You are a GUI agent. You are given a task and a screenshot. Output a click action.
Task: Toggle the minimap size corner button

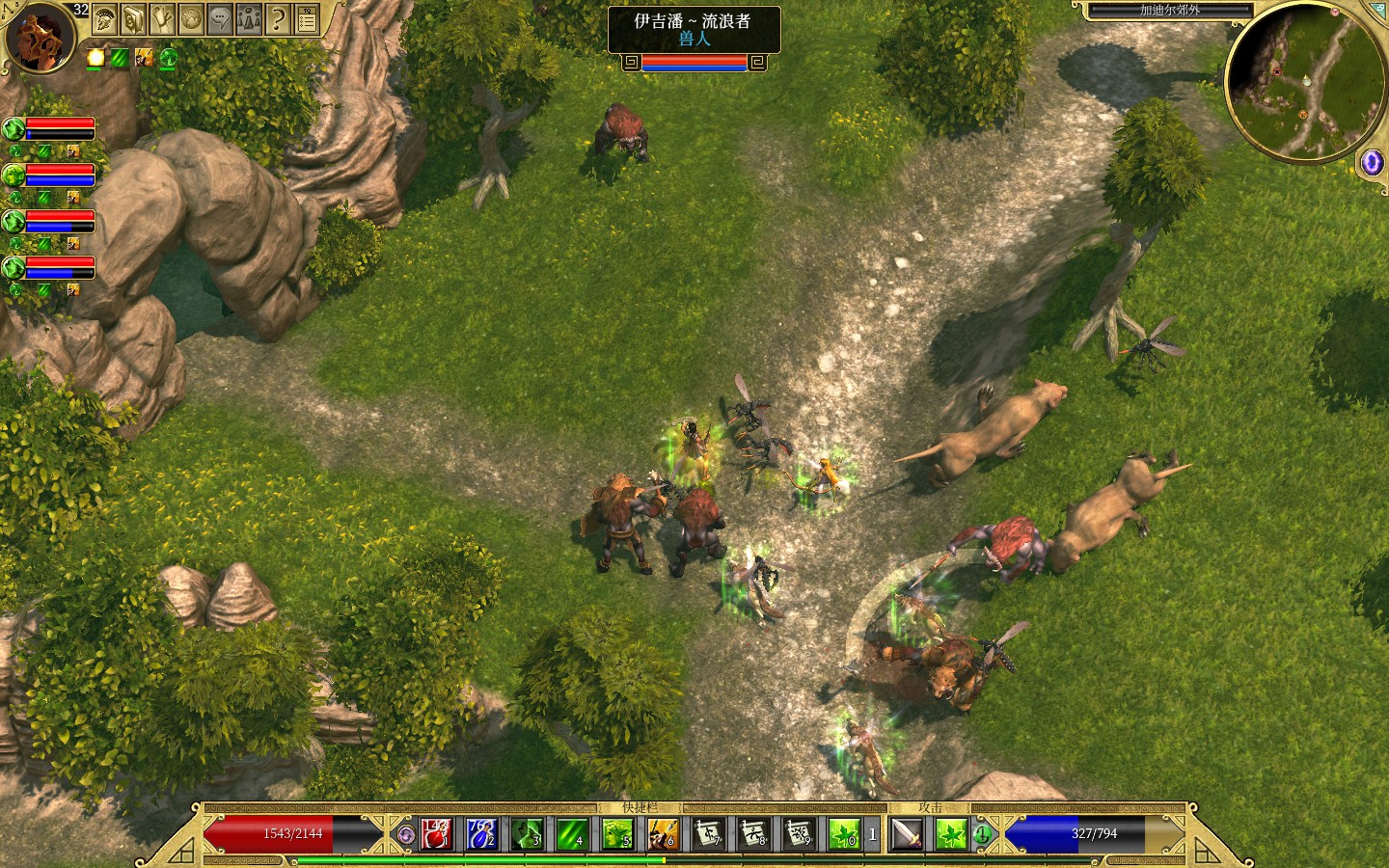click(1376, 10)
